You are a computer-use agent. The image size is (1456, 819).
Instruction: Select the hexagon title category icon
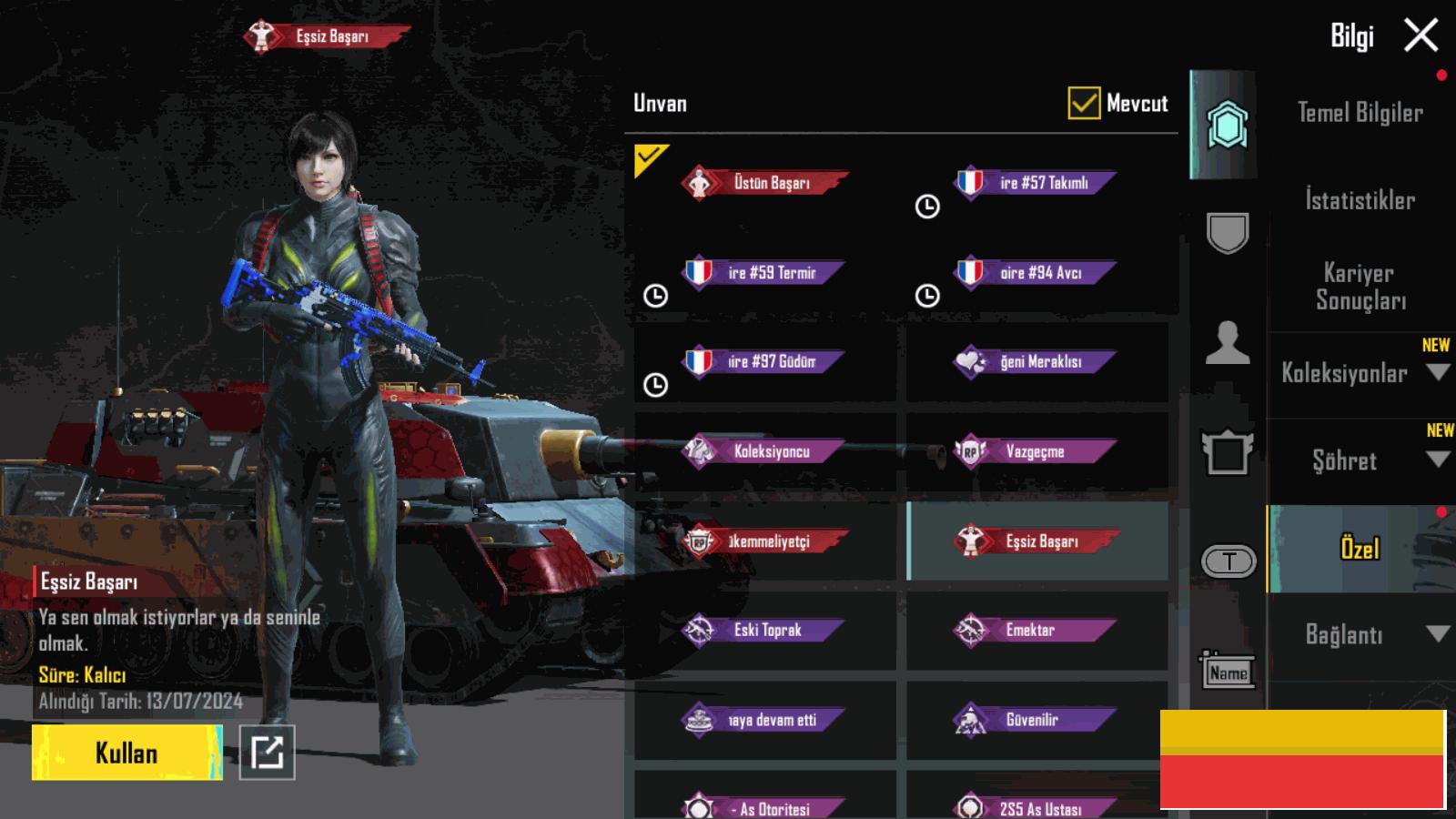[x=1227, y=125]
